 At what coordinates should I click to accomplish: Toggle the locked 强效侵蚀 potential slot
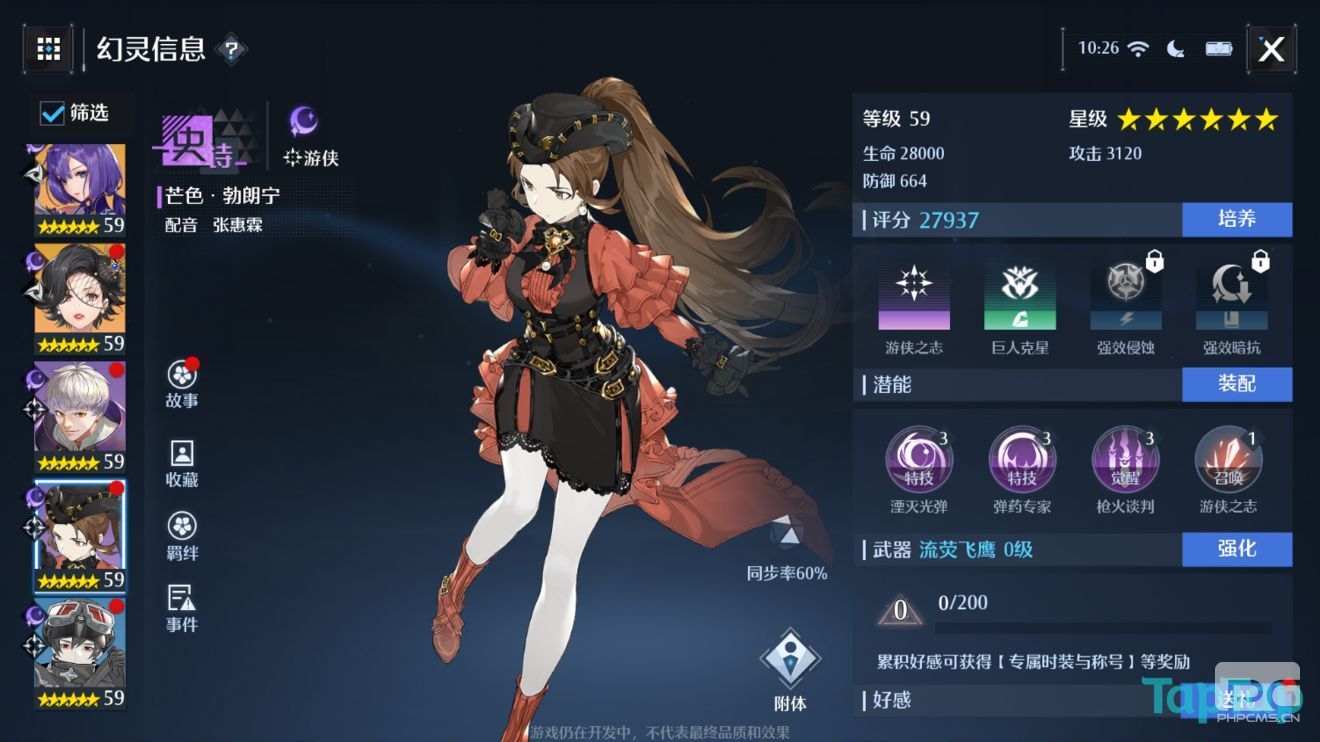tap(1124, 293)
